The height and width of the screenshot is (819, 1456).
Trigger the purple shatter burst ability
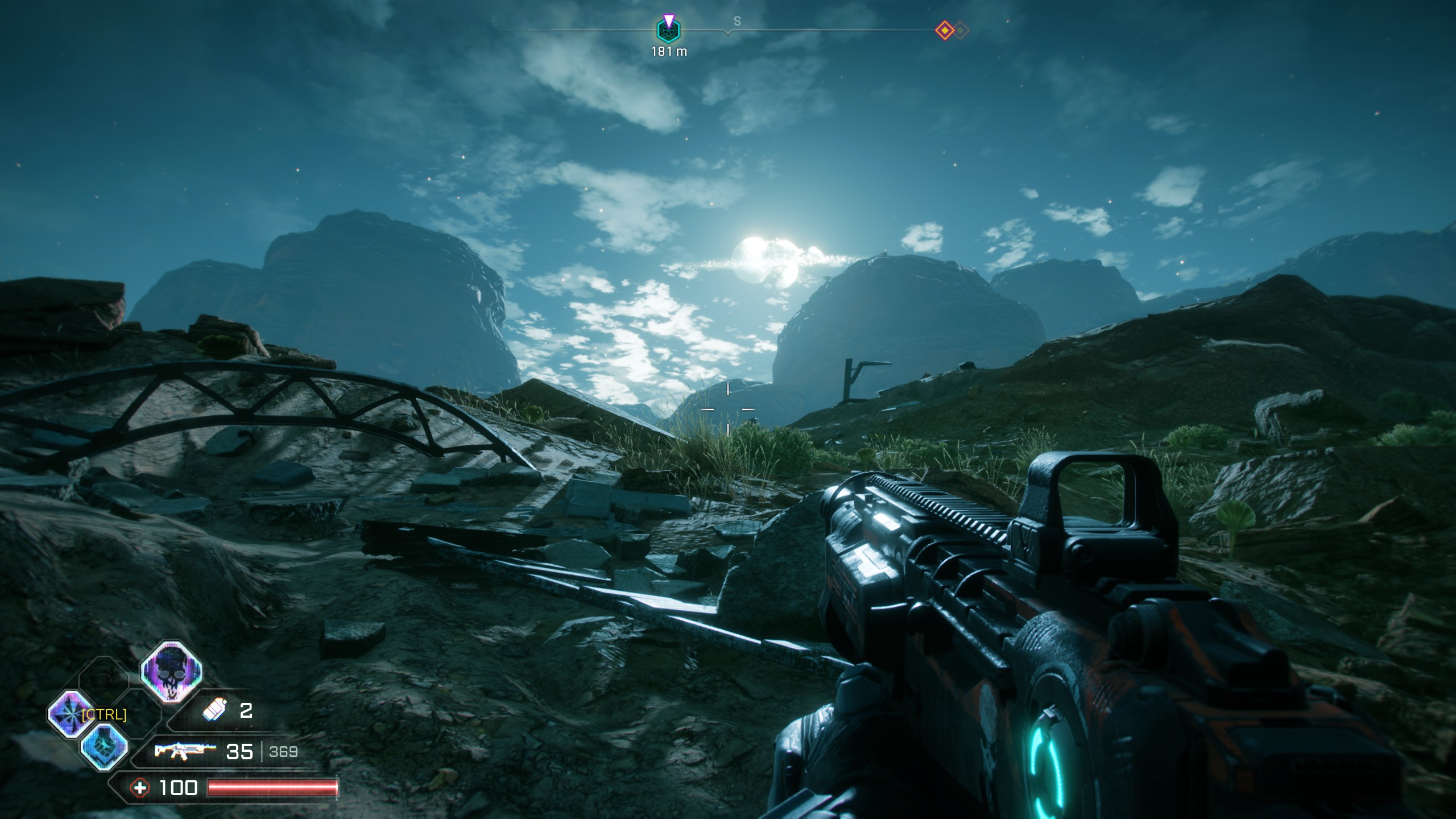pyautogui.click(x=71, y=714)
